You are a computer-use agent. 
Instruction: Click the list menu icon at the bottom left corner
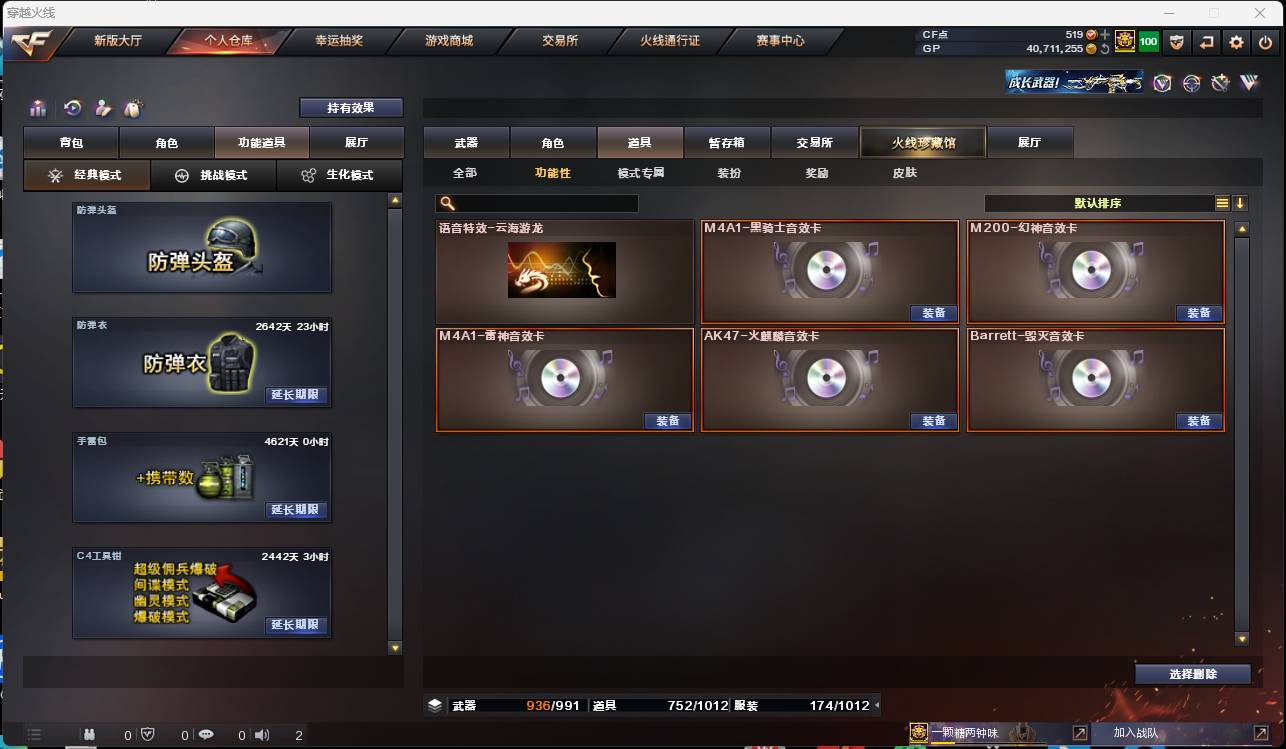coord(34,733)
